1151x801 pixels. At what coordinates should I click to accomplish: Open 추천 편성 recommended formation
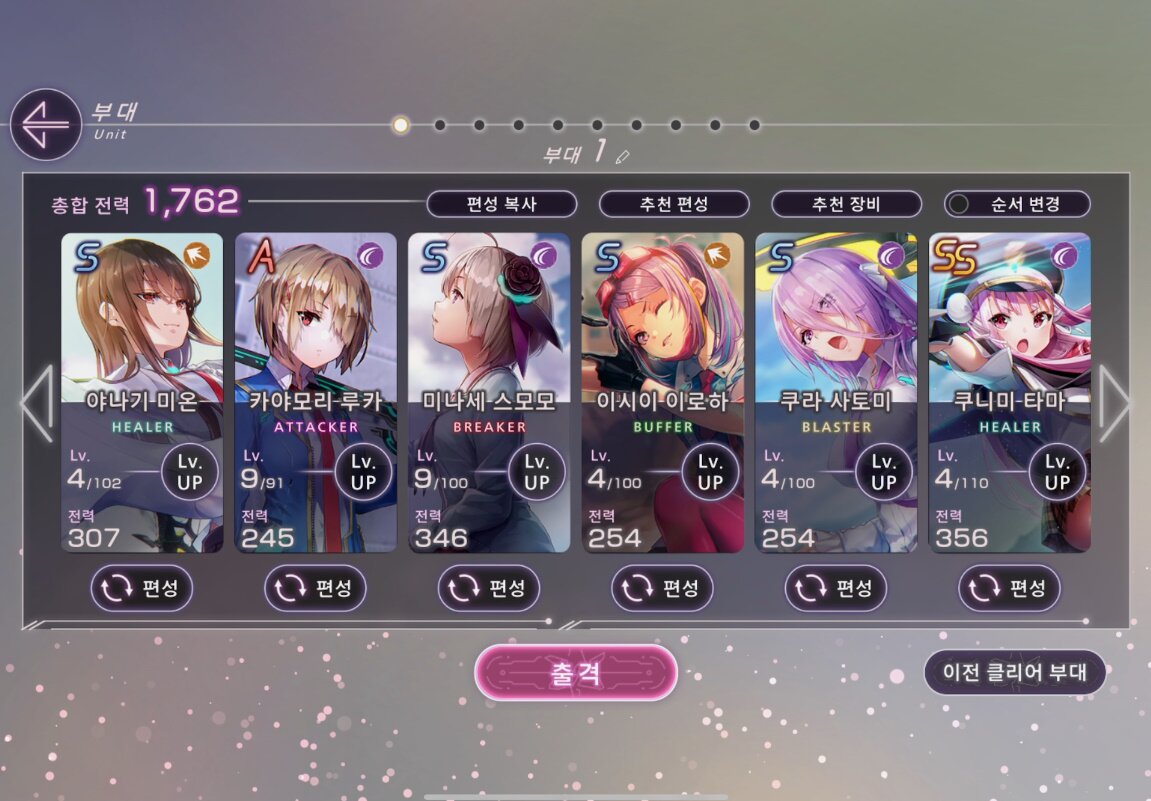[674, 204]
